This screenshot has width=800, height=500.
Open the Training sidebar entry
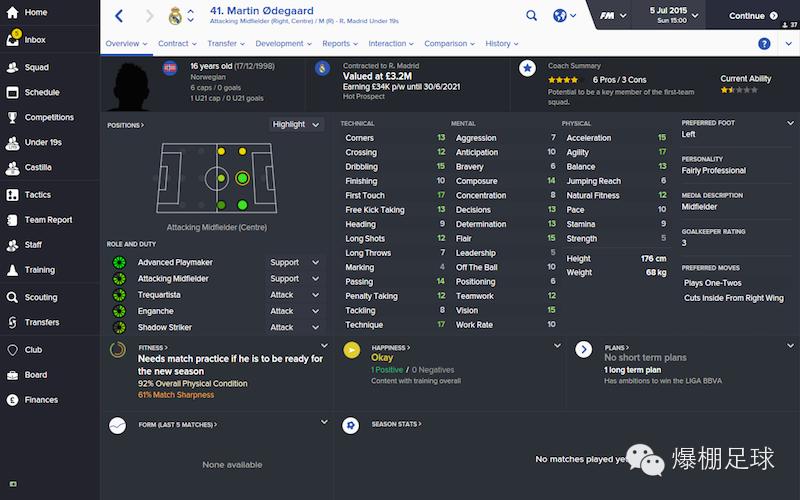39,270
